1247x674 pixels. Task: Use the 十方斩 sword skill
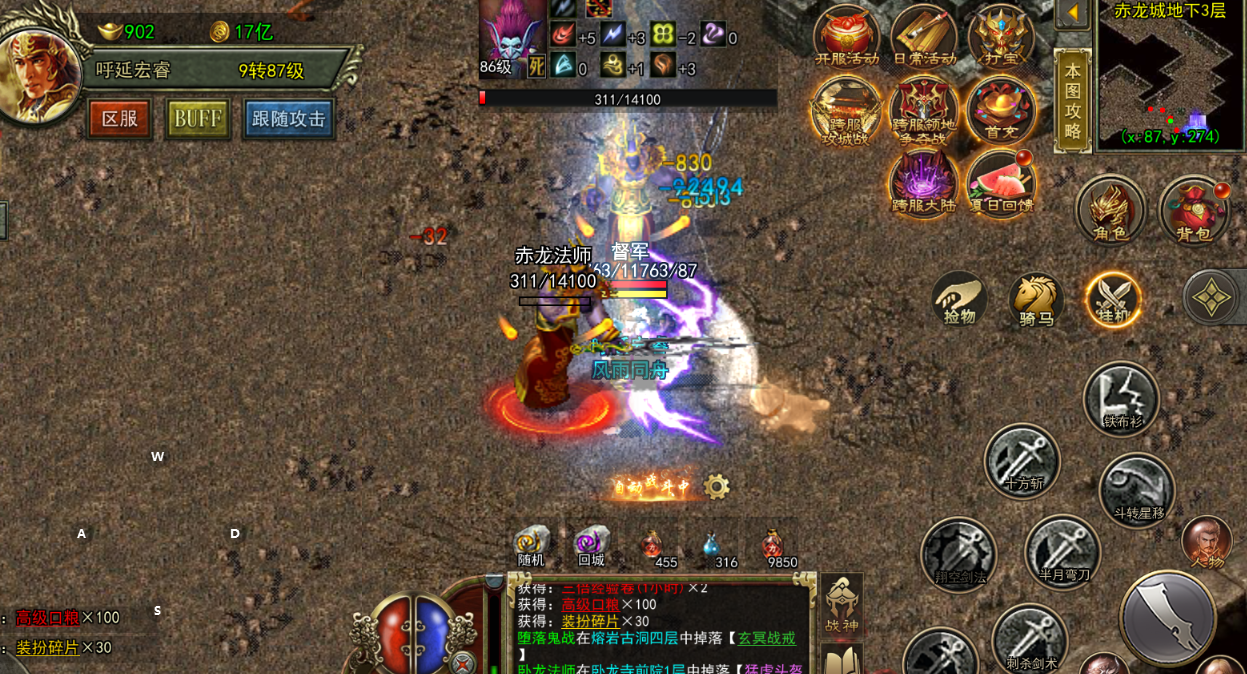[1022, 461]
